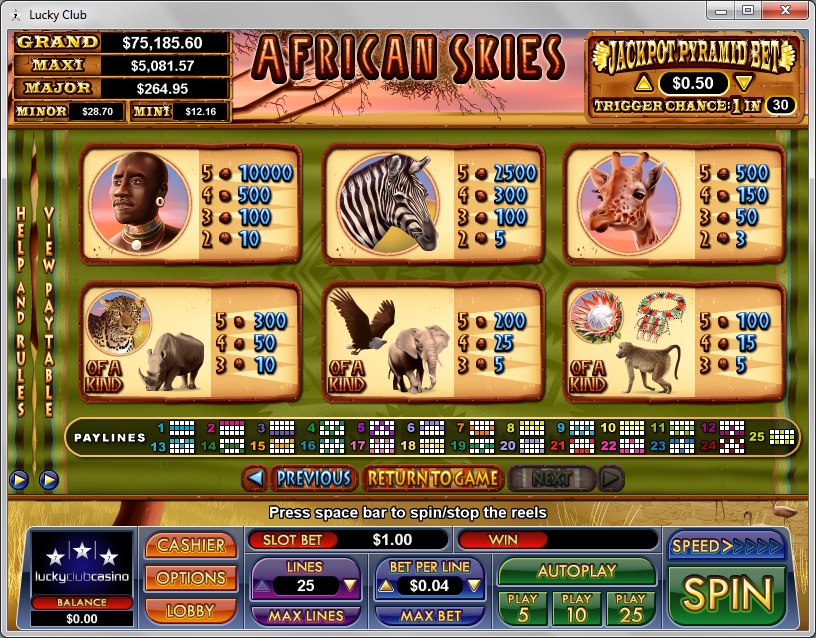This screenshot has width=816, height=638.
Task: Play 5 automatic spins
Action: click(x=523, y=606)
